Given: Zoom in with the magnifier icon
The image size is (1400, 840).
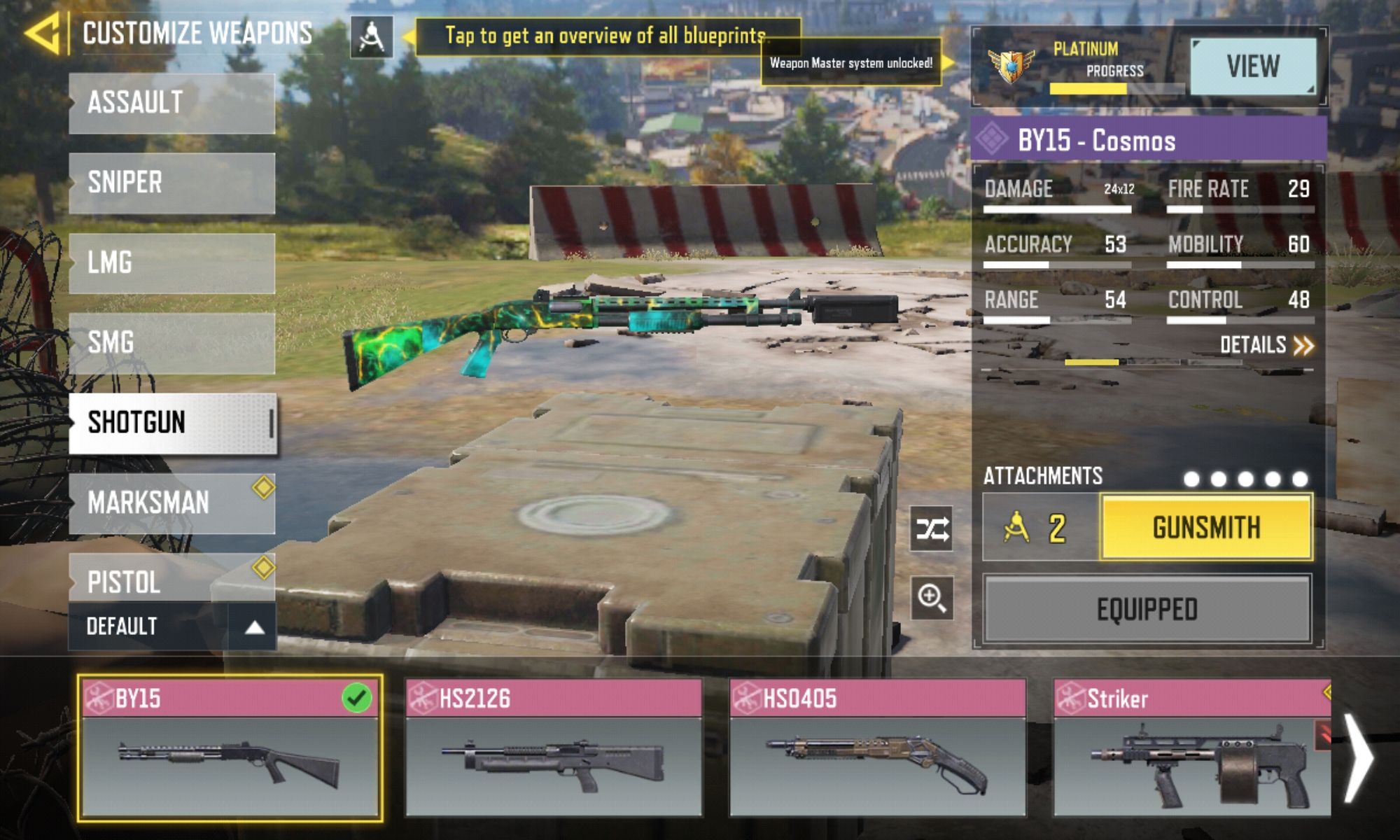Looking at the screenshot, I should tap(932, 598).
